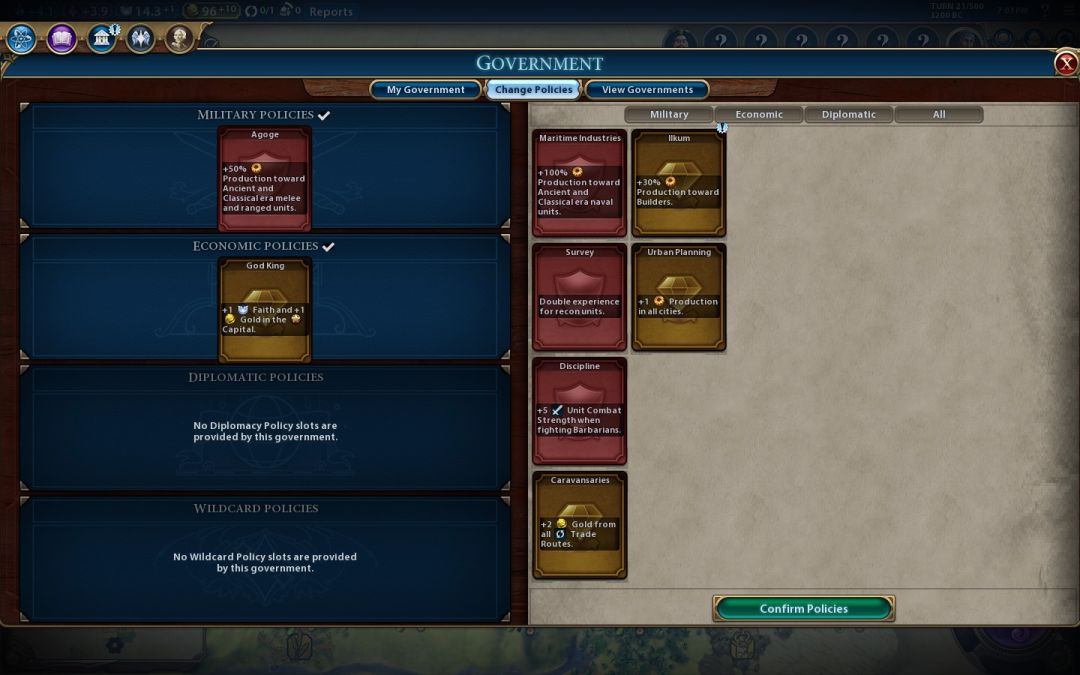Choose the Ilkum policy card
The width and height of the screenshot is (1080, 675).
click(x=679, y=183)
